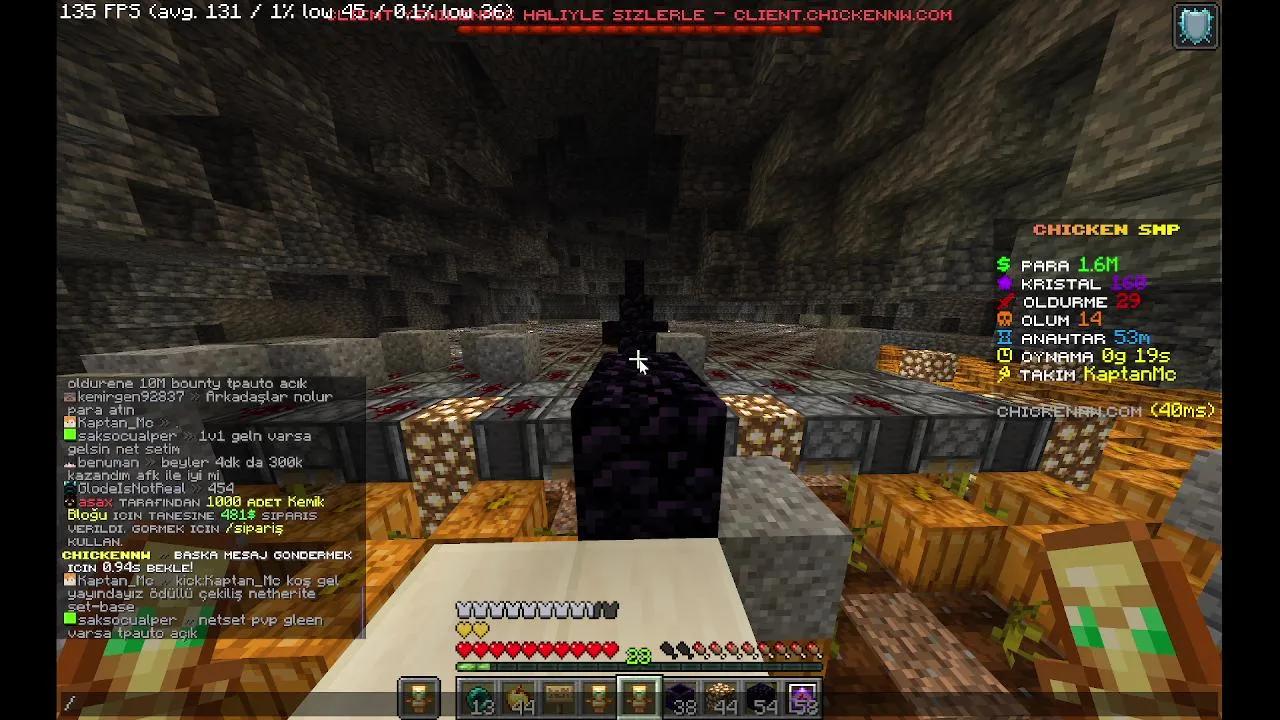Click the dollar icon beside PARA stat
1280x720 pixels.
(1004, 265)
